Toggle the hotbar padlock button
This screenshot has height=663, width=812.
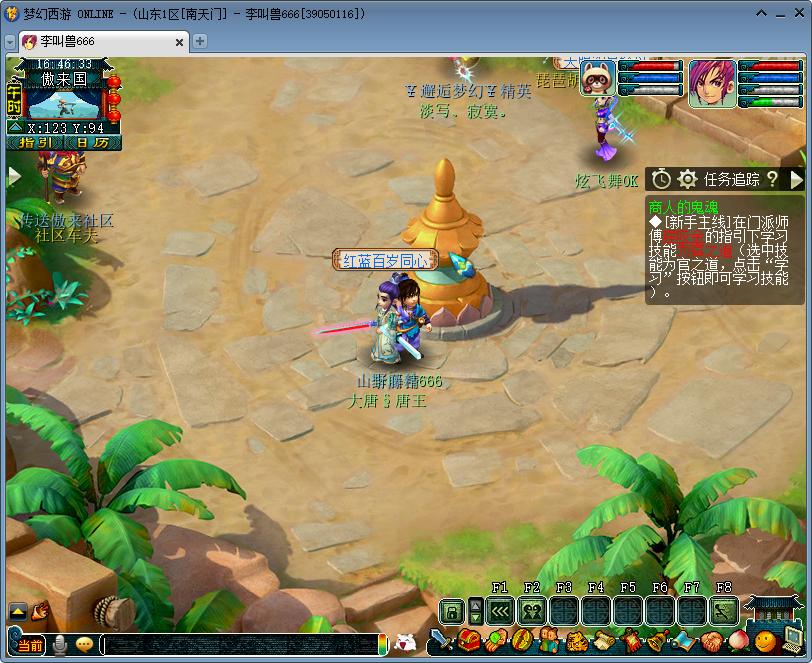coord(452,610)
